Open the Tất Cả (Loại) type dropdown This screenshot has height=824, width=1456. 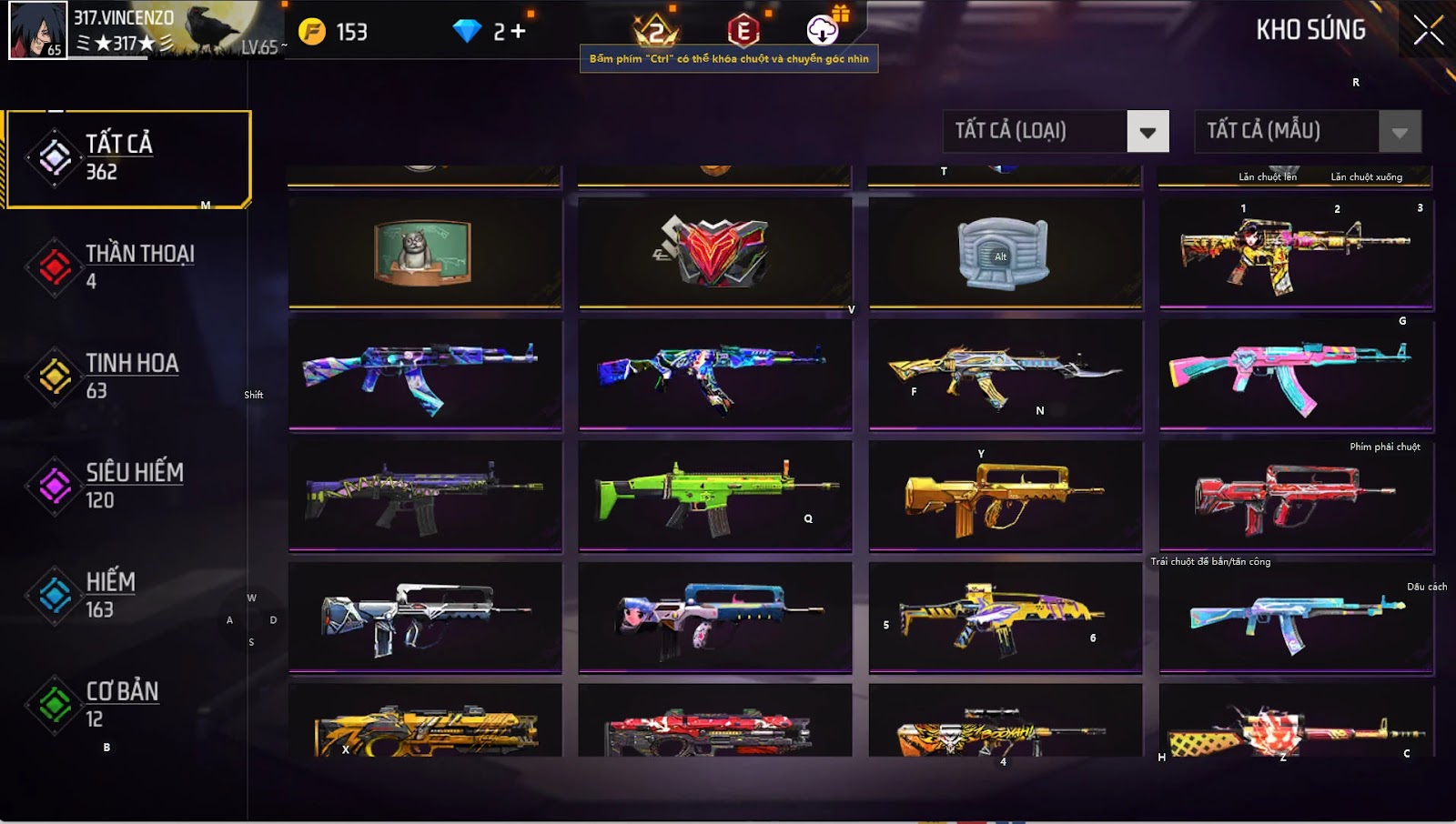pos(1148,132)
